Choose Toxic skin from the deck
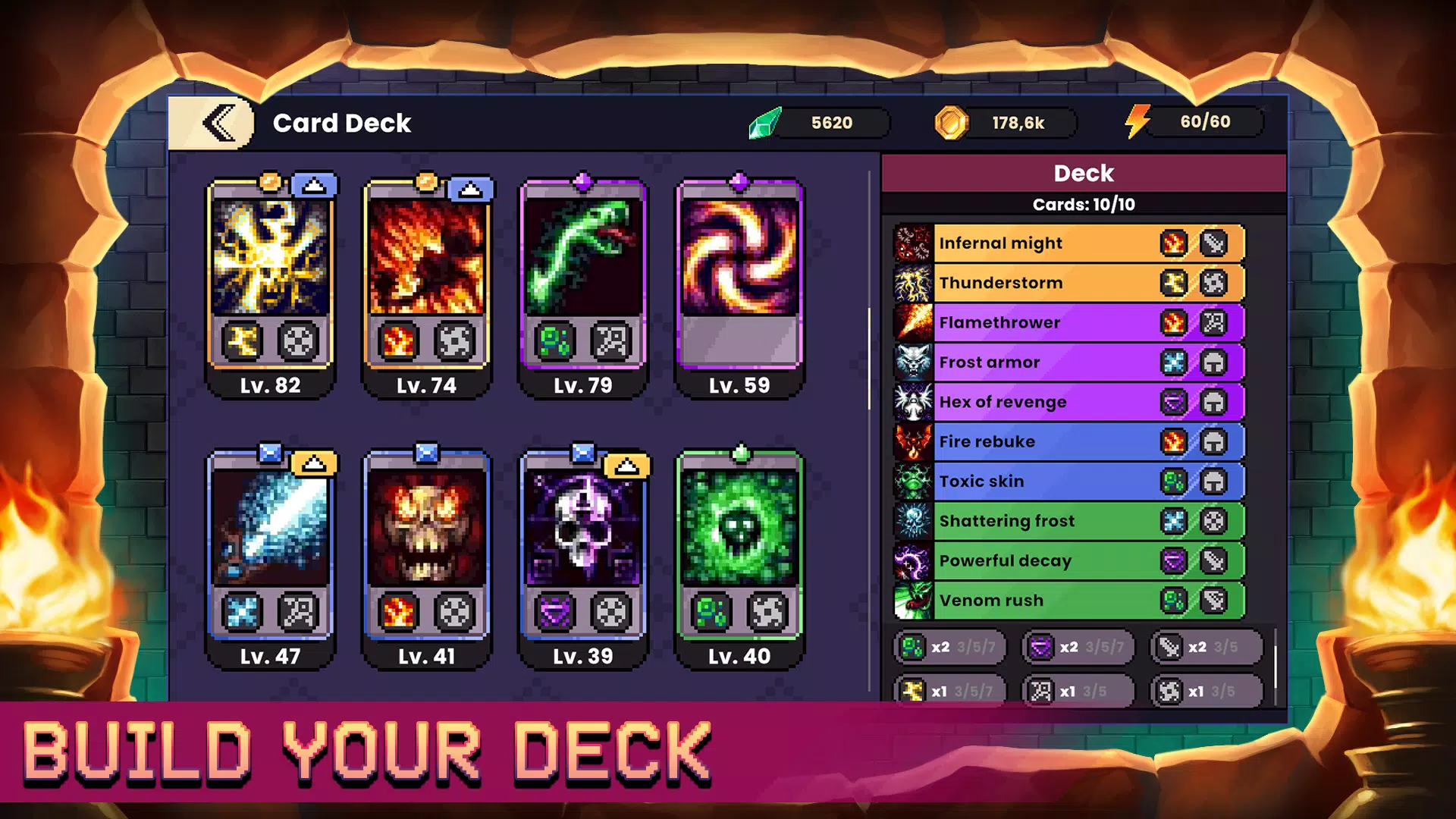The image size is (1456, 819). tap(1046, 482)
